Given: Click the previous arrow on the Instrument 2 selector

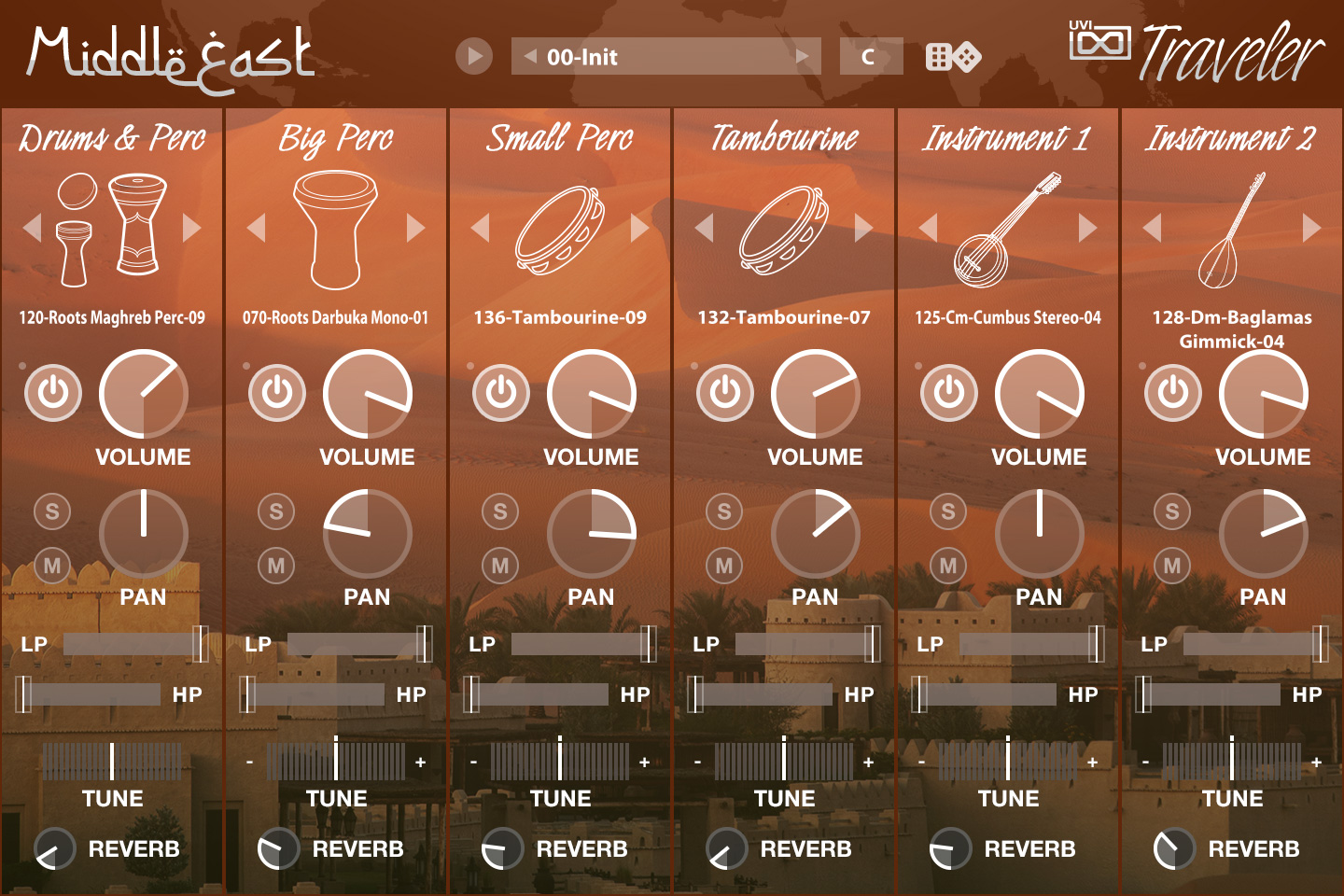Looking at the screenshot, I should coord(1150,227).
